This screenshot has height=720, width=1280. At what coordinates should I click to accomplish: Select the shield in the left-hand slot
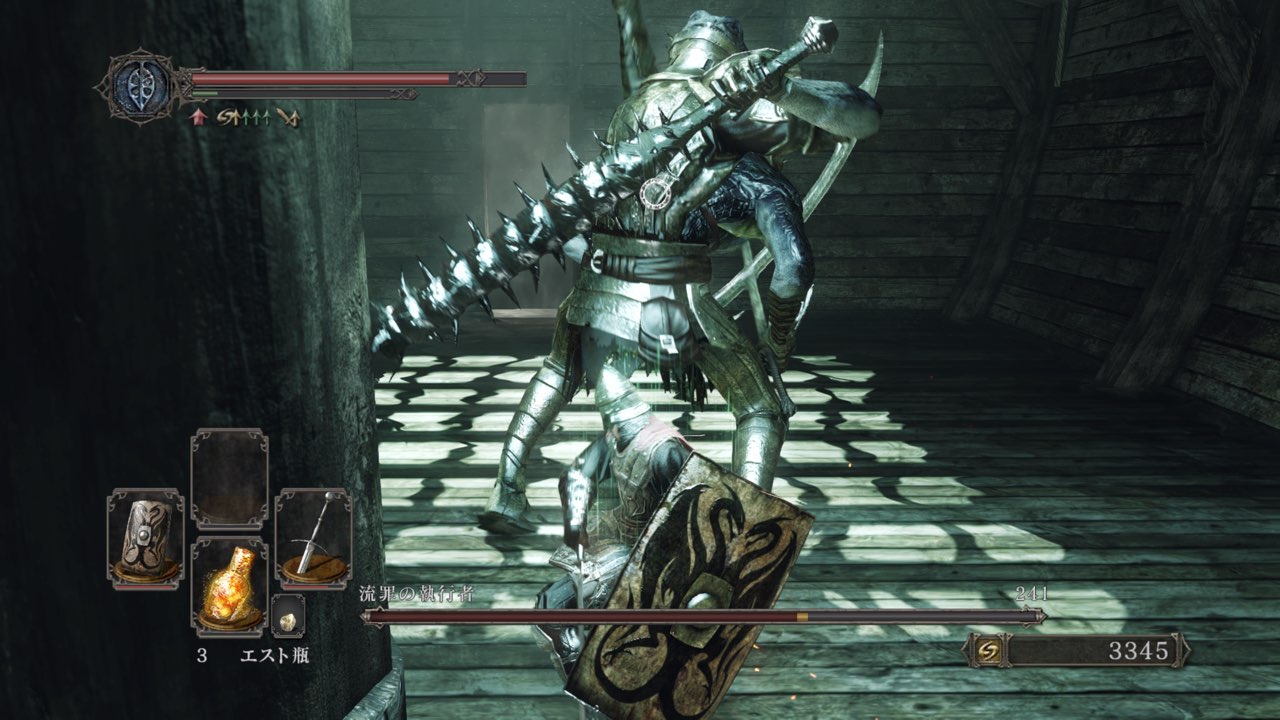coord(145,538)
